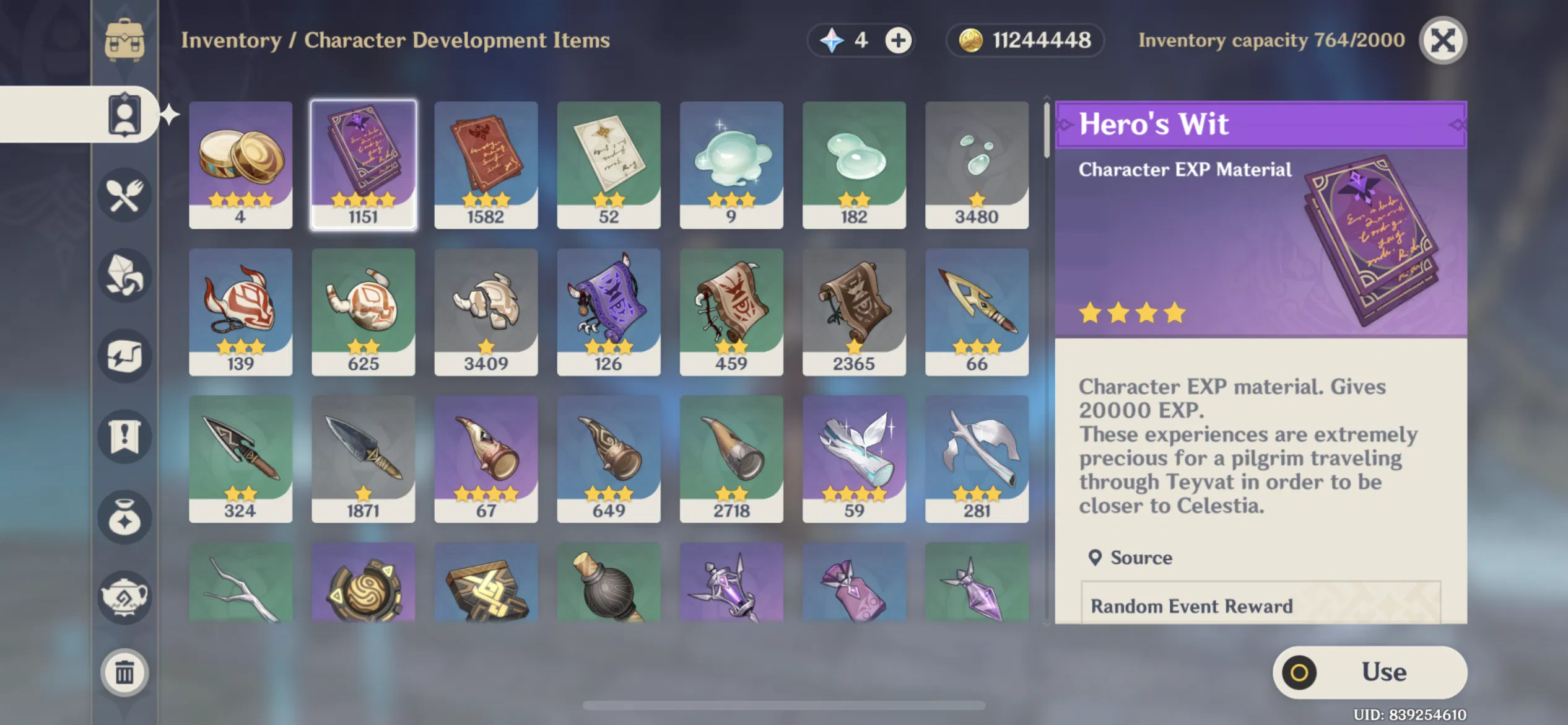This screenshot has width=1568, height=725.
Task: Select the Character Development Items tab
Action: [x=124, y=115]
